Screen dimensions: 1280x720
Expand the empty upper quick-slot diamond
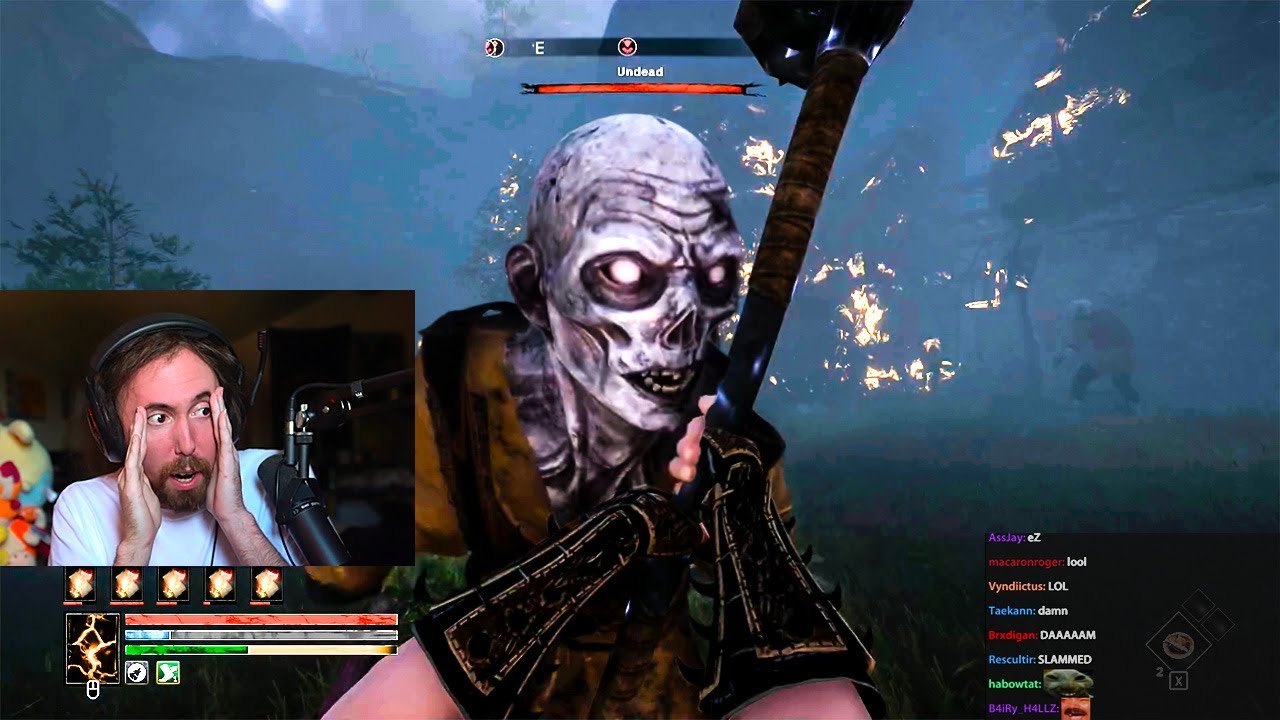coord(1198,605)
